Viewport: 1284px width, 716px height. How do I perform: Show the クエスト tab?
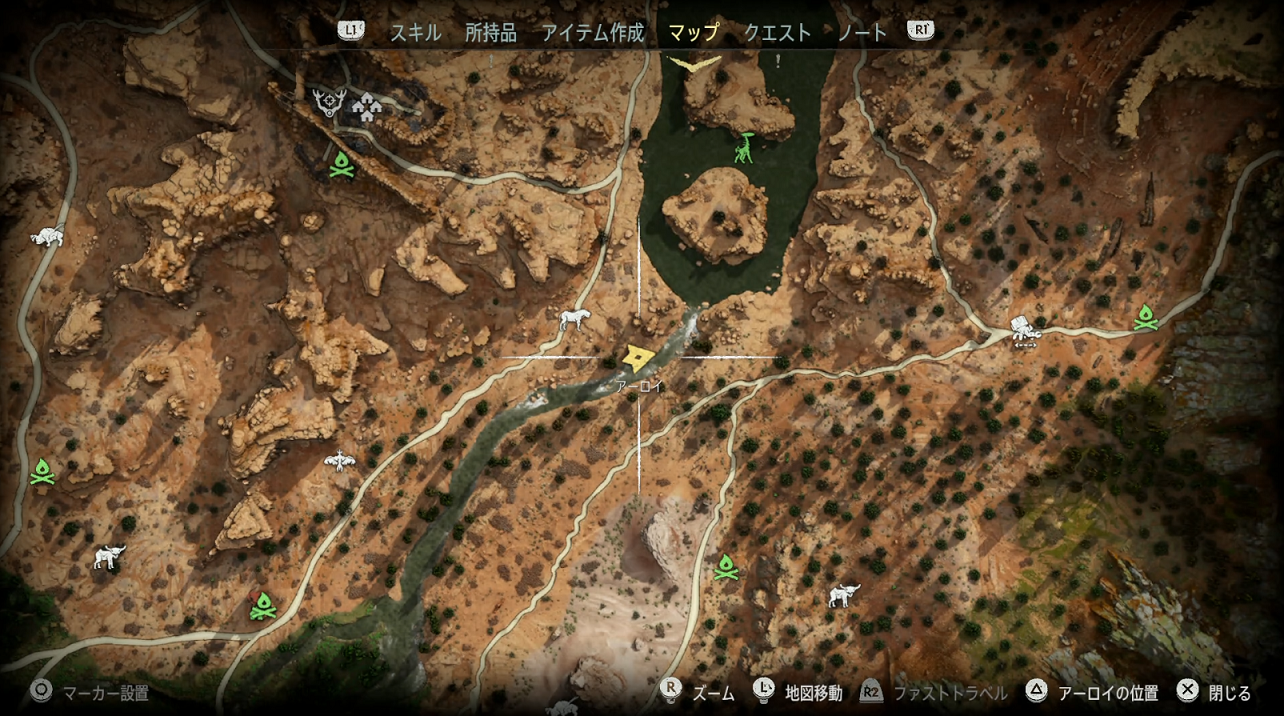pyautogui.click(x=777, y=32)
